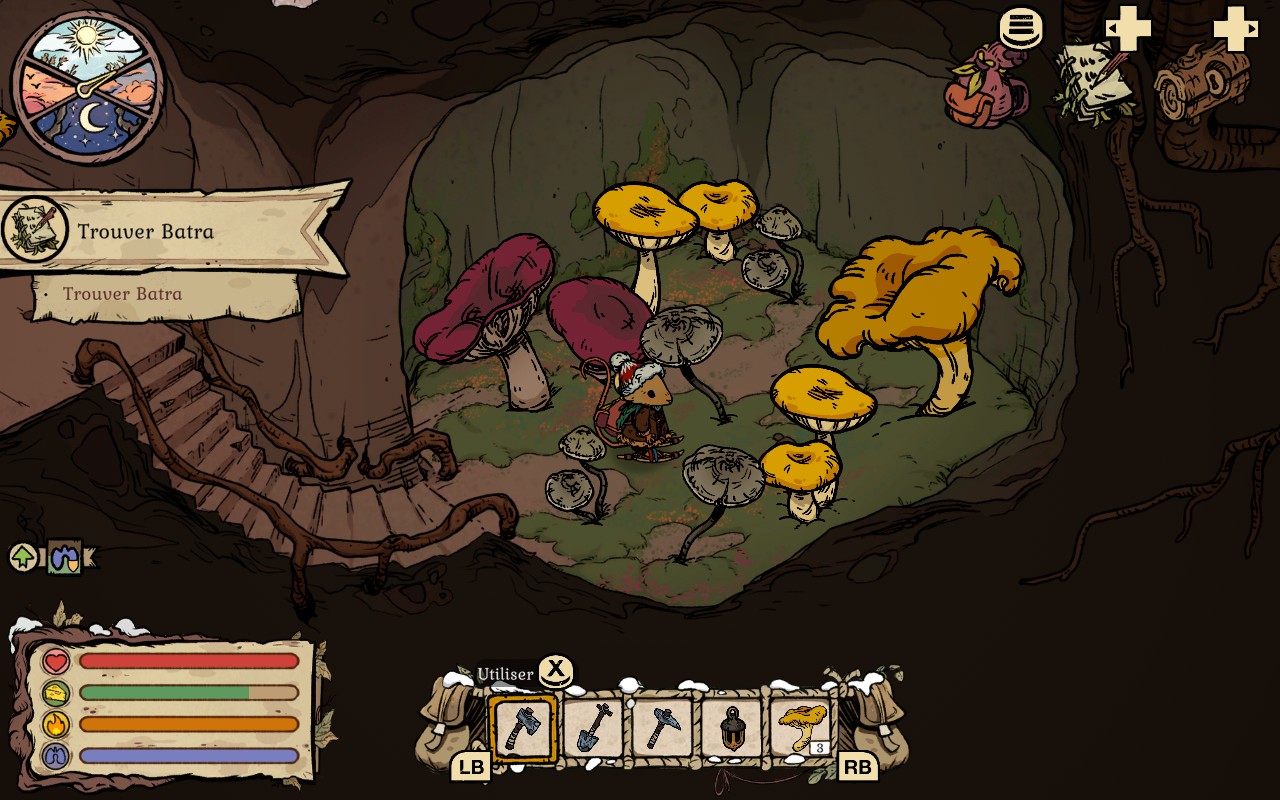
Task: Open the journal with quill icon
Action: (x=1095, y=80)
